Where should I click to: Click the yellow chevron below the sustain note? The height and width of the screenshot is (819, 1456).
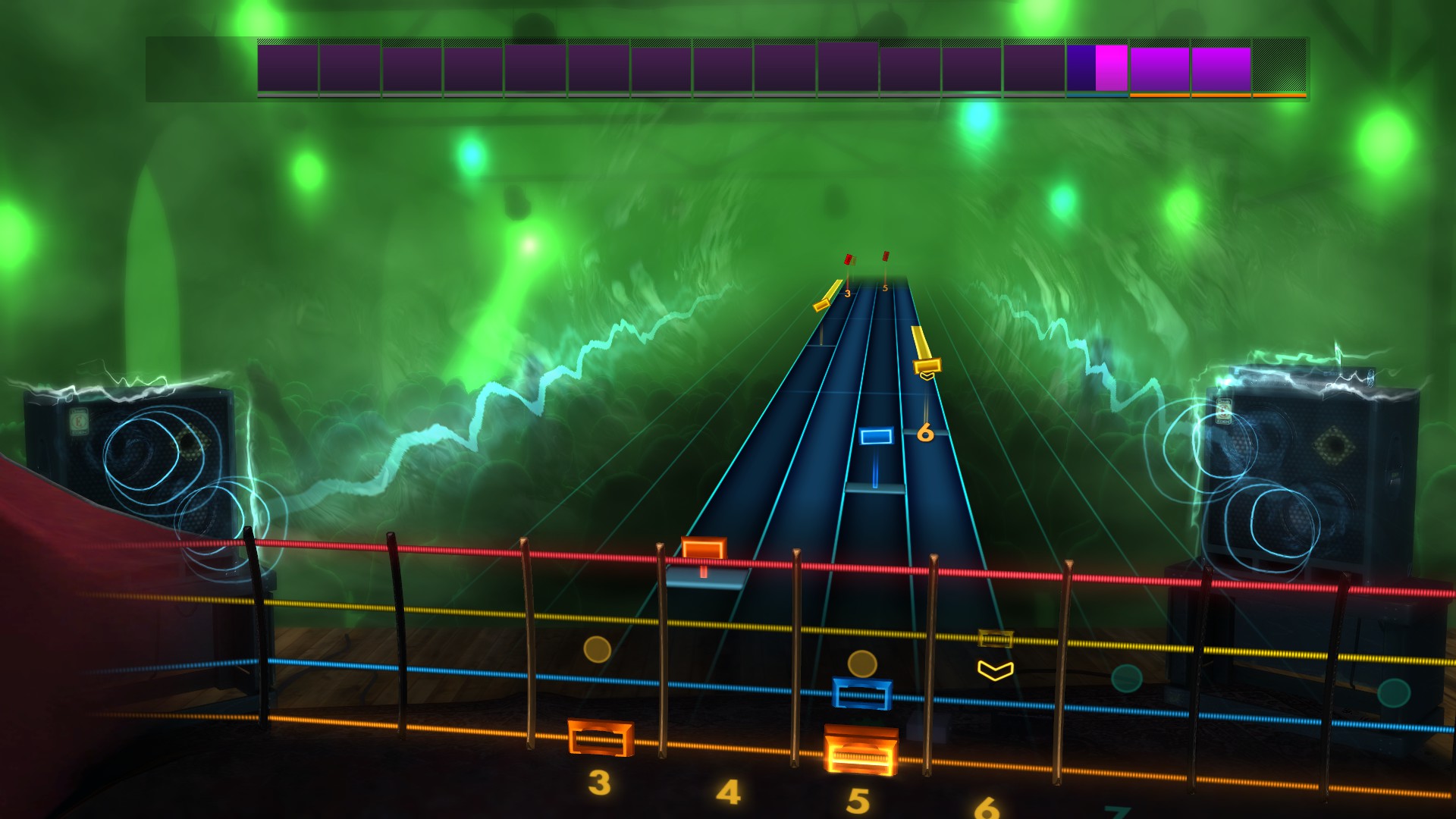click(927, 377)
